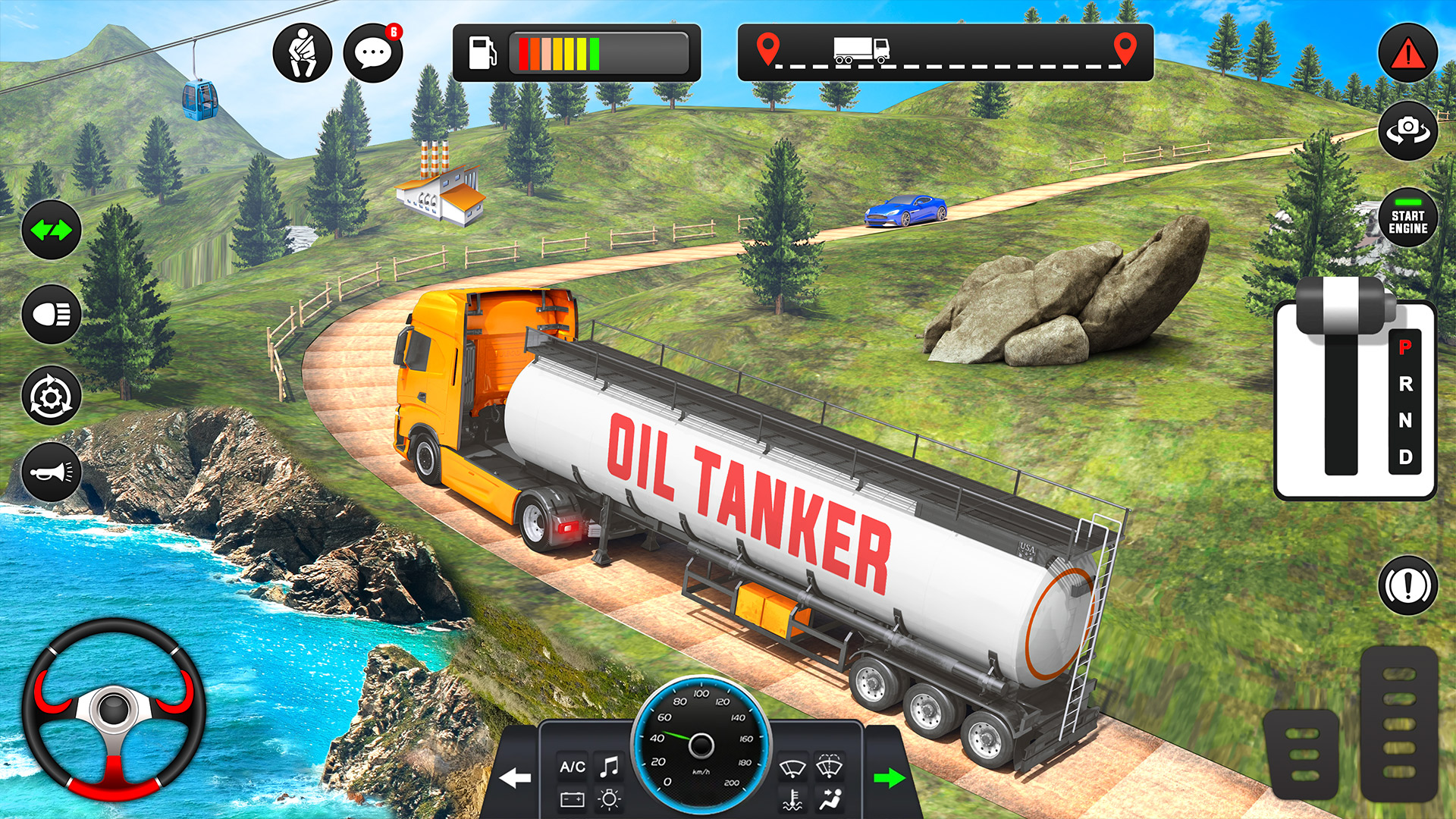Activate the windshield washer spray

coord(829,767)
